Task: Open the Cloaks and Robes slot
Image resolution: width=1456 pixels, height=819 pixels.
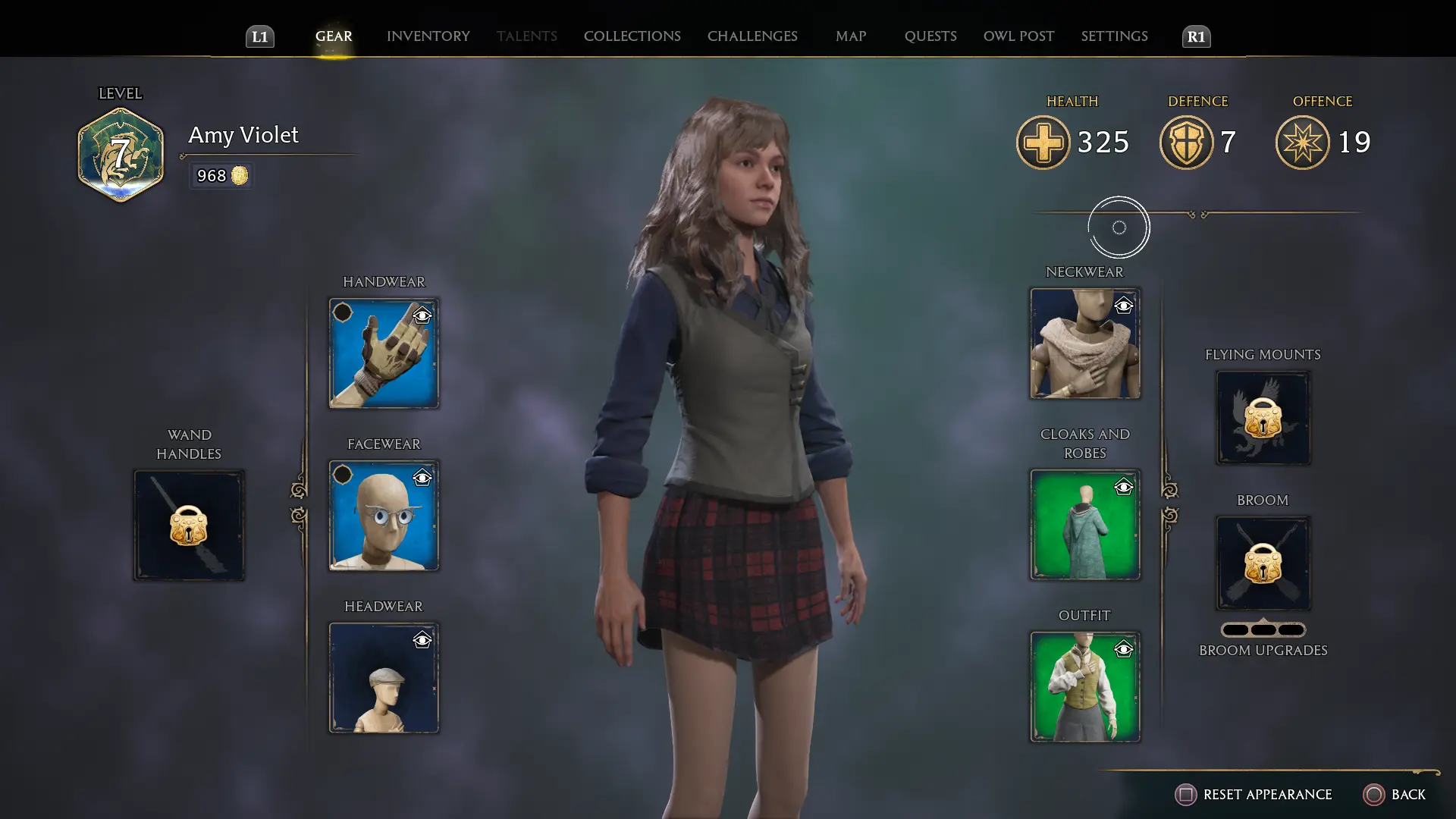Action: tap(1084, 525)
